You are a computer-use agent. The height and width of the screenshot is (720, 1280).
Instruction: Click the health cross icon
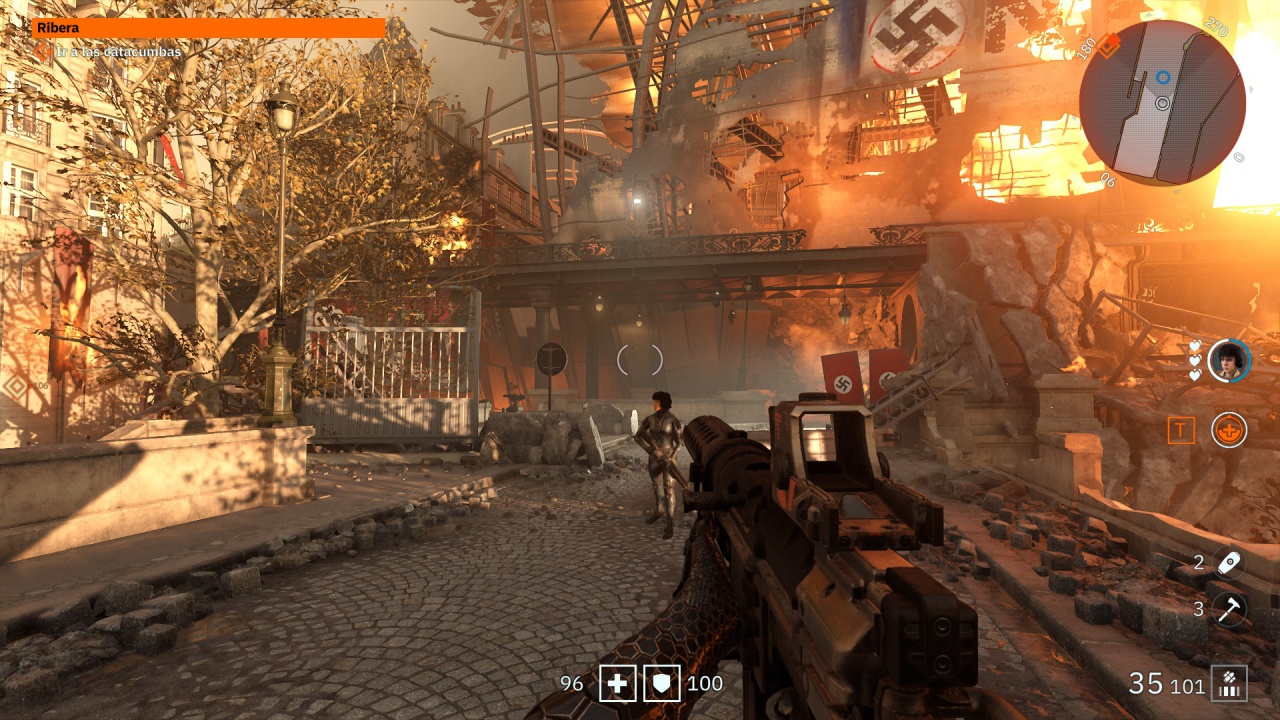click(x=618, y=684)
